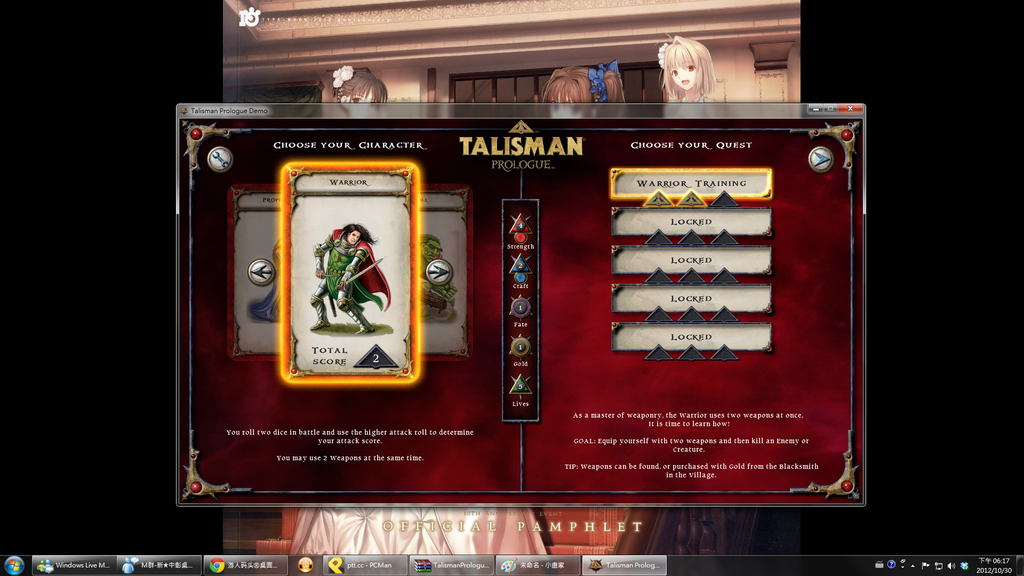1024x576 pixels.
Task: Open PCMan from the Windows taskbar
Action: point(364,565)
